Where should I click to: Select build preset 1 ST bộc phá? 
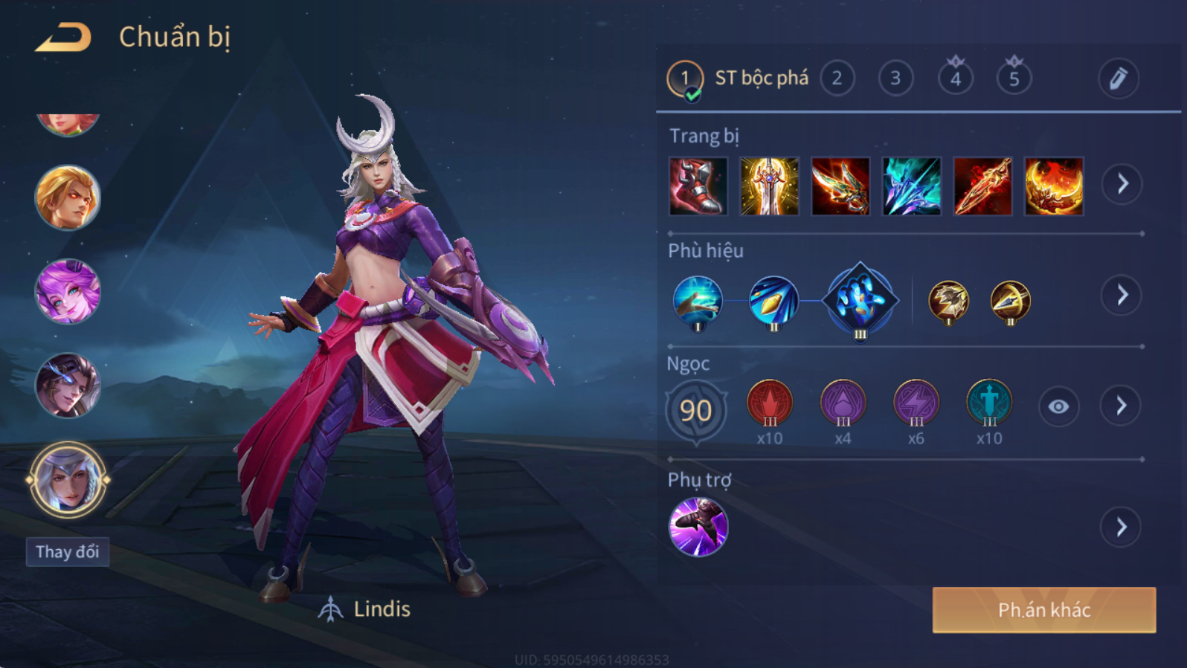coord(686,78)
